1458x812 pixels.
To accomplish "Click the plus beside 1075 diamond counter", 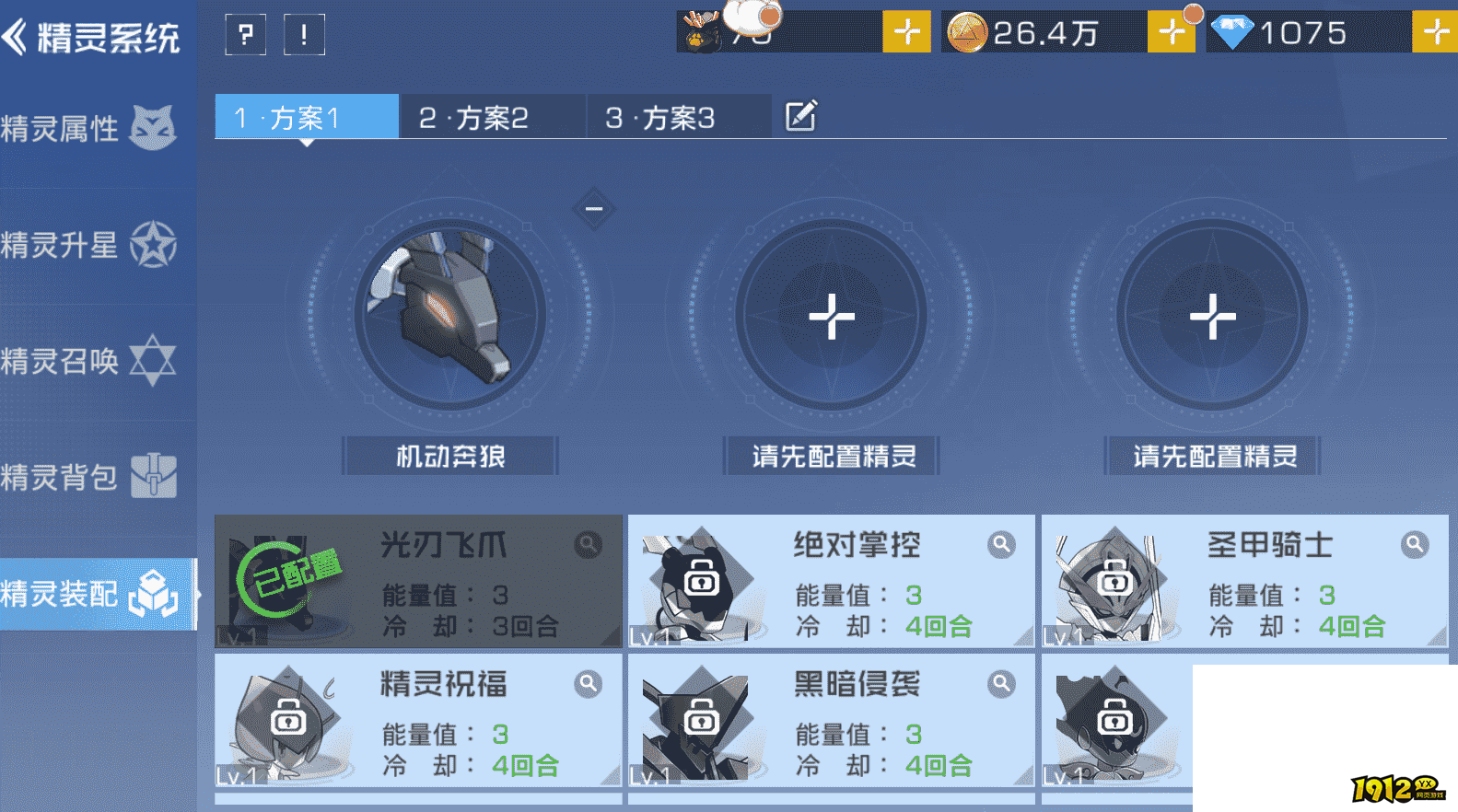I will (x=1435, y=32).
